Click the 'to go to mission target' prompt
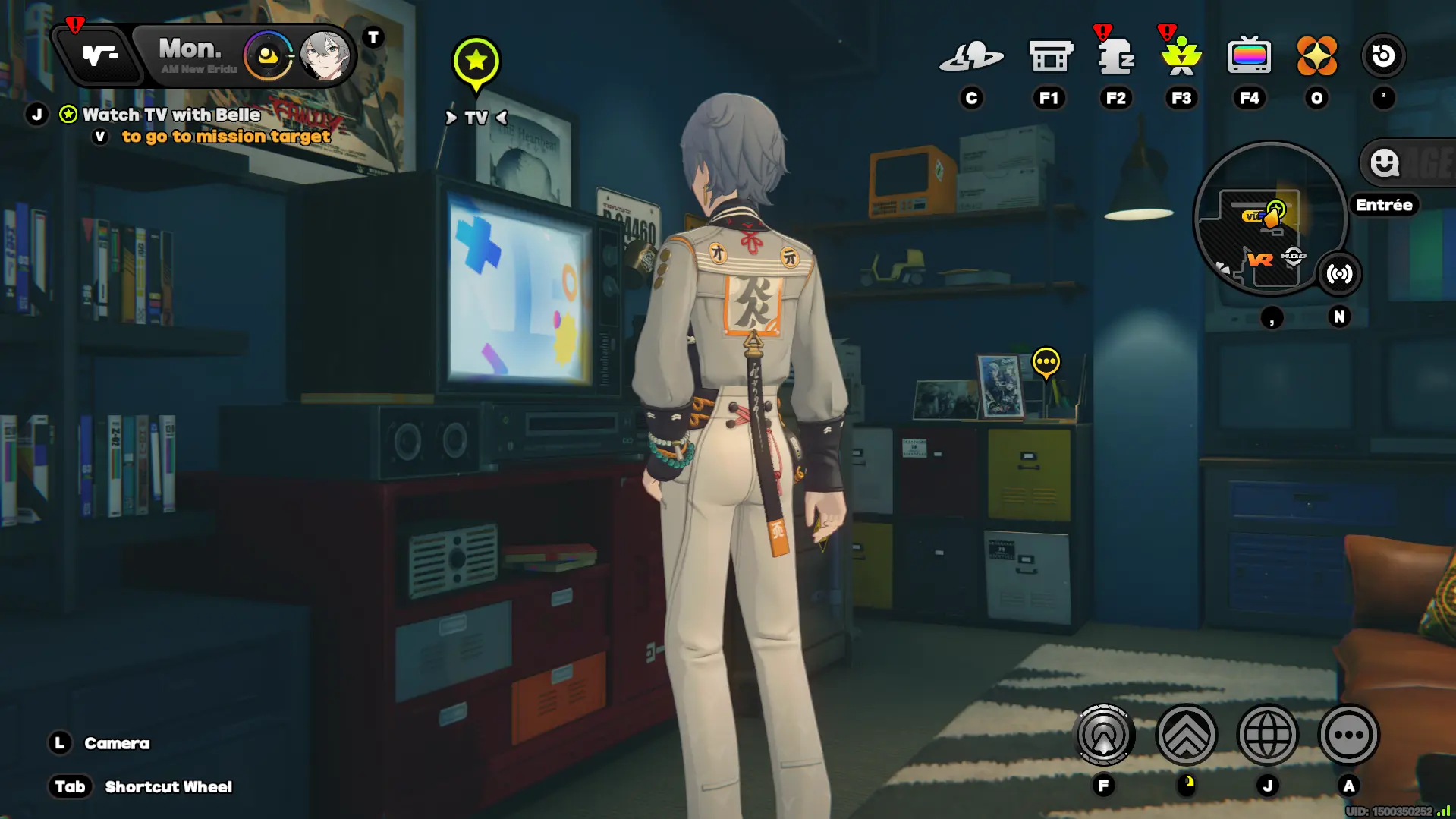The height and width of the screenshot is (819, 1456). [225, 137]
